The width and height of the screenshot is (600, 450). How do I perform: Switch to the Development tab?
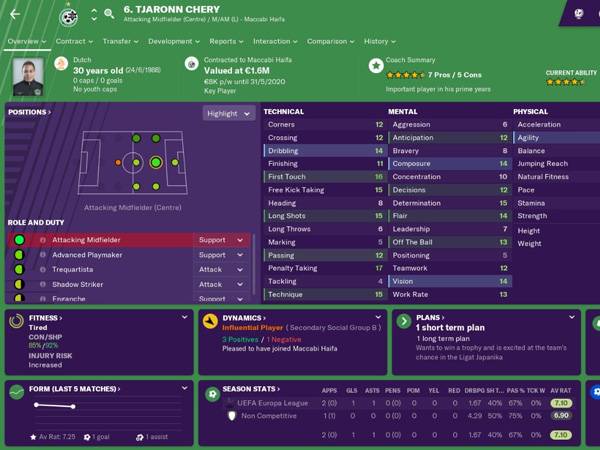pos(172,42)
